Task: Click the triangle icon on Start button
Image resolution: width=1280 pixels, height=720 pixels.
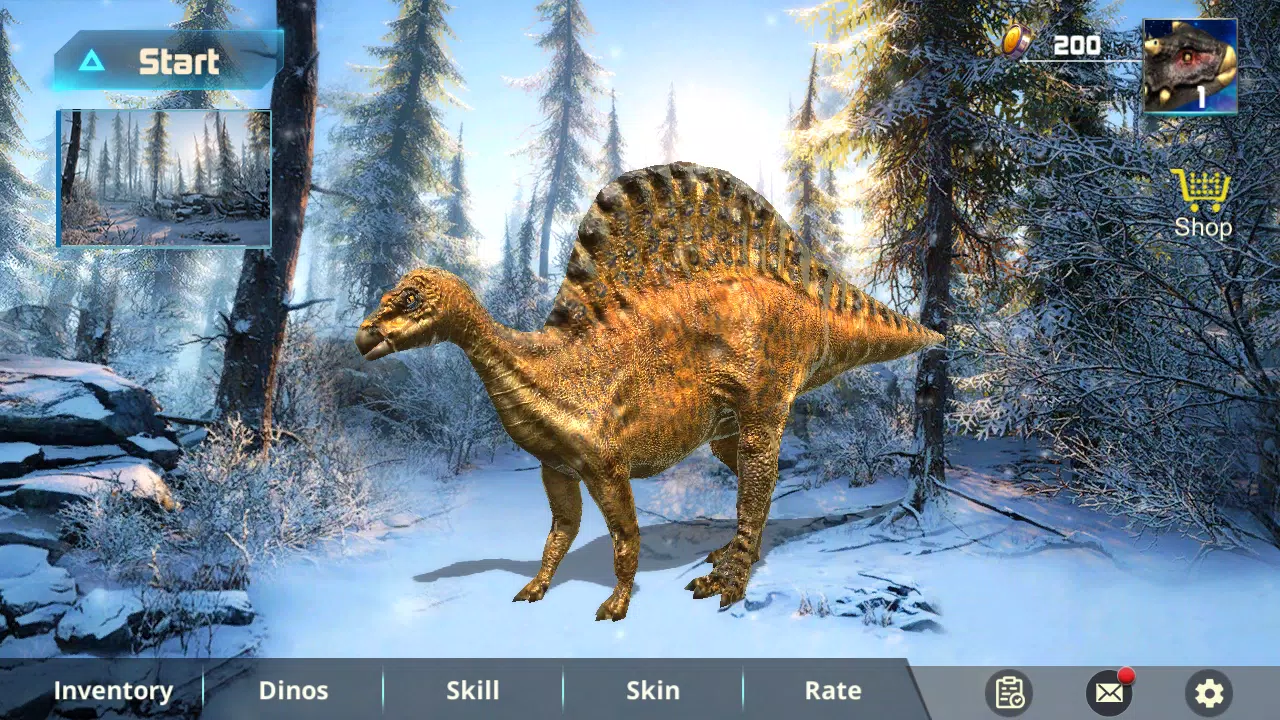Action: point(92,62)
